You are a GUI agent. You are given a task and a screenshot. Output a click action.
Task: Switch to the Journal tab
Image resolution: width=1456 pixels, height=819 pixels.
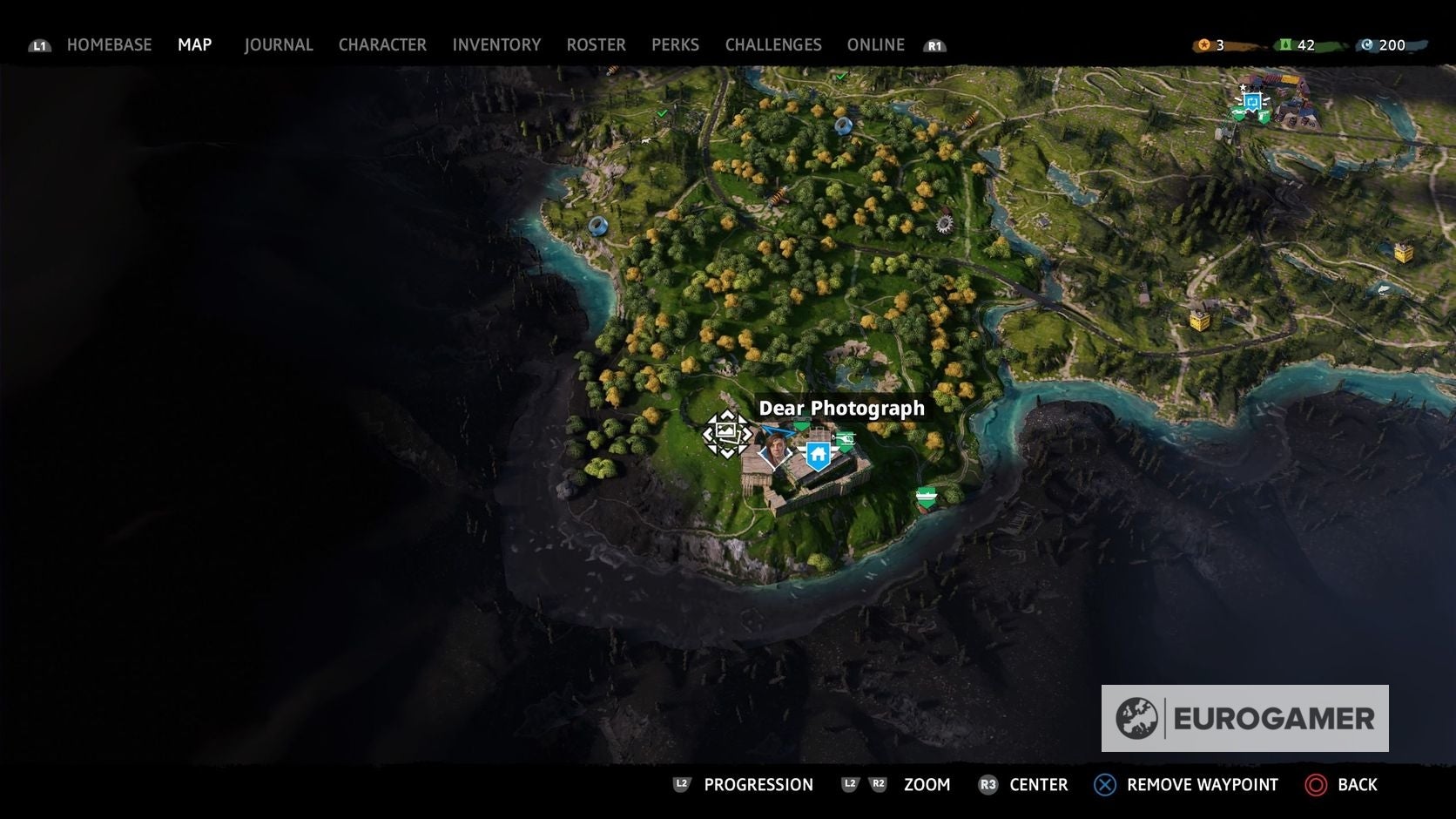pyautogui.click(x=279, y=44)
